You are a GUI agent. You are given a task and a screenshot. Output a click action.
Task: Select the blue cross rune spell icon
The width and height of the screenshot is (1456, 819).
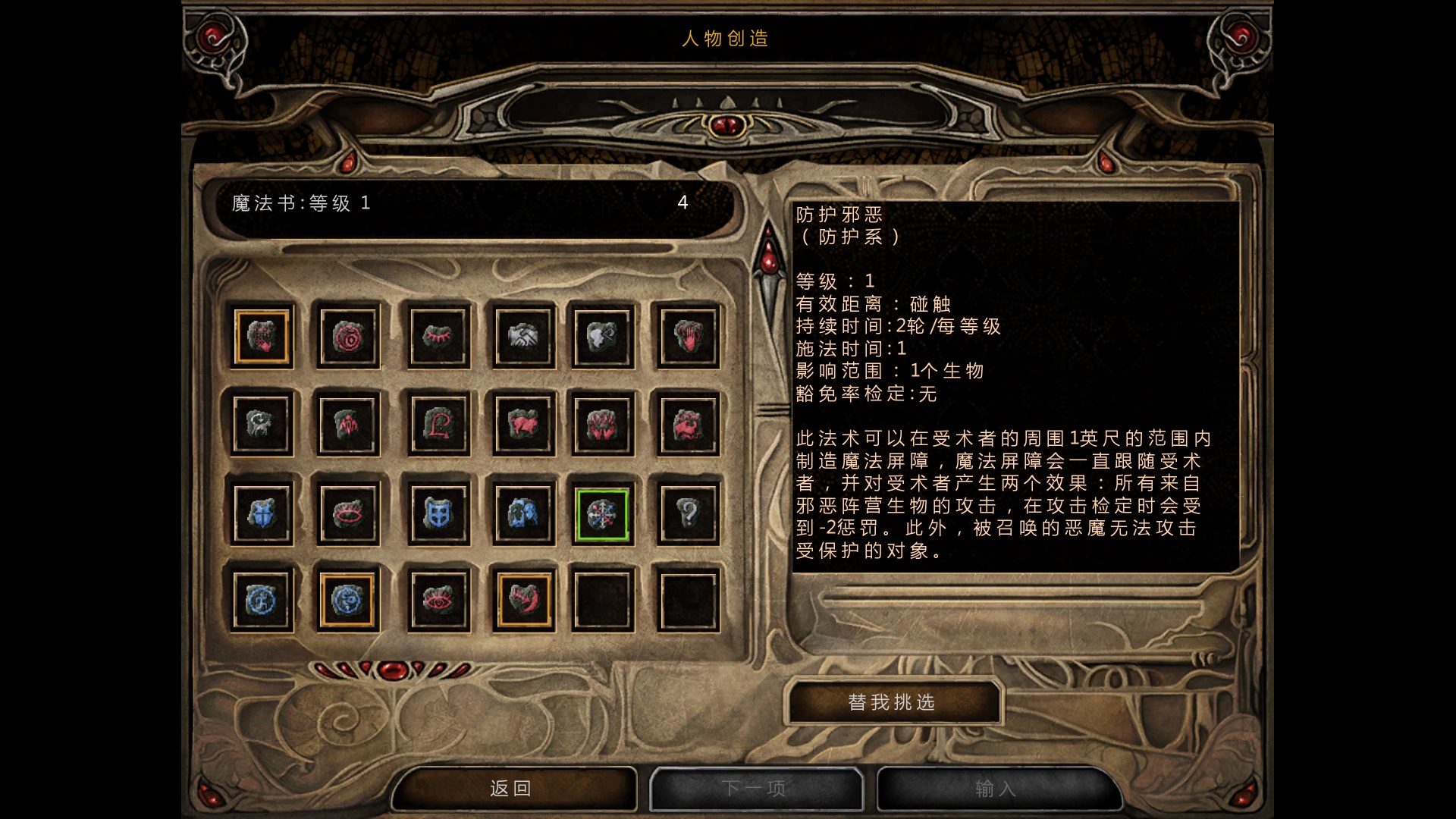[x=262, y=599]
